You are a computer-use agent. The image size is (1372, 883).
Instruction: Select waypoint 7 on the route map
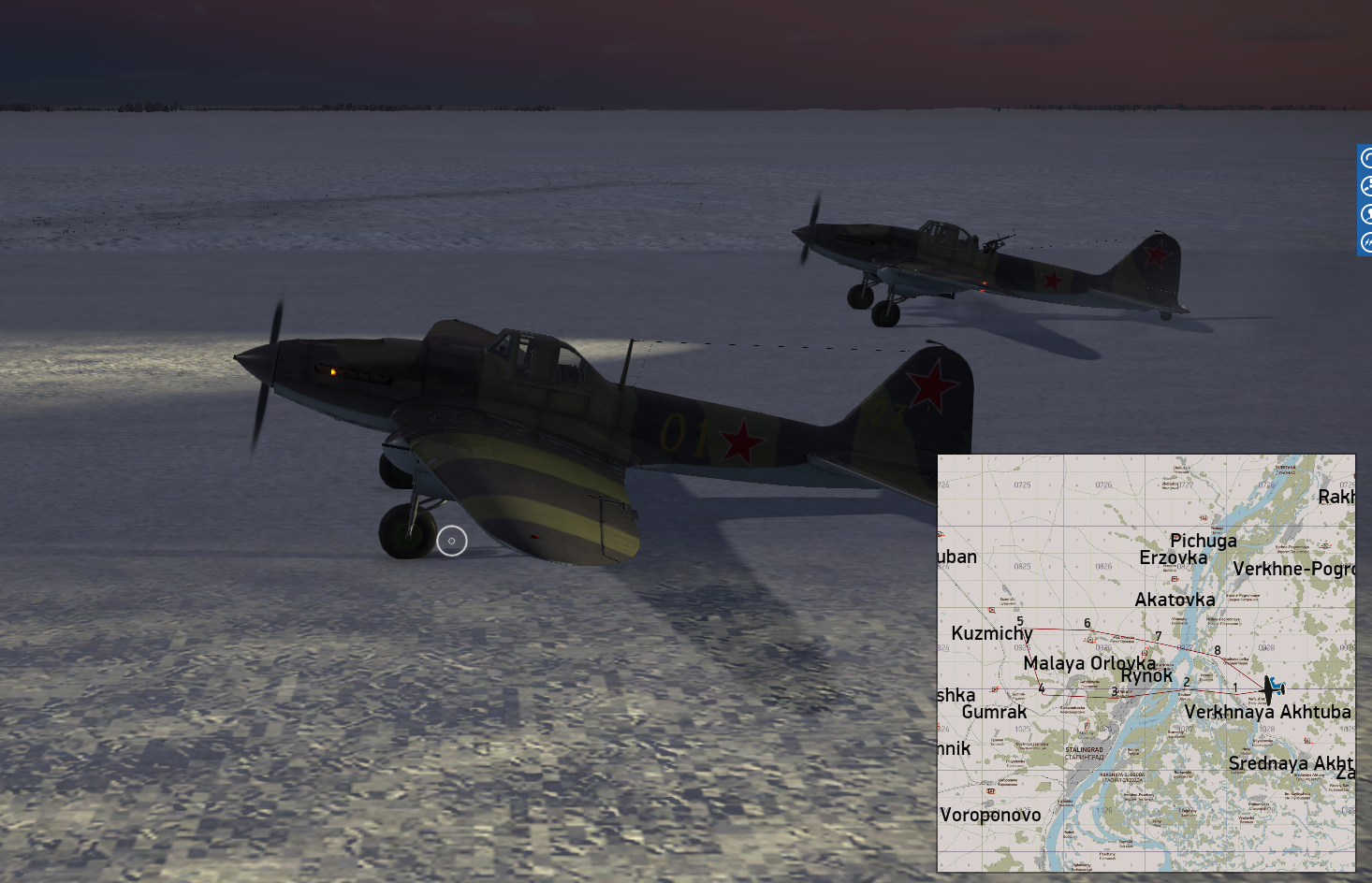click(x=1158, y=637)
